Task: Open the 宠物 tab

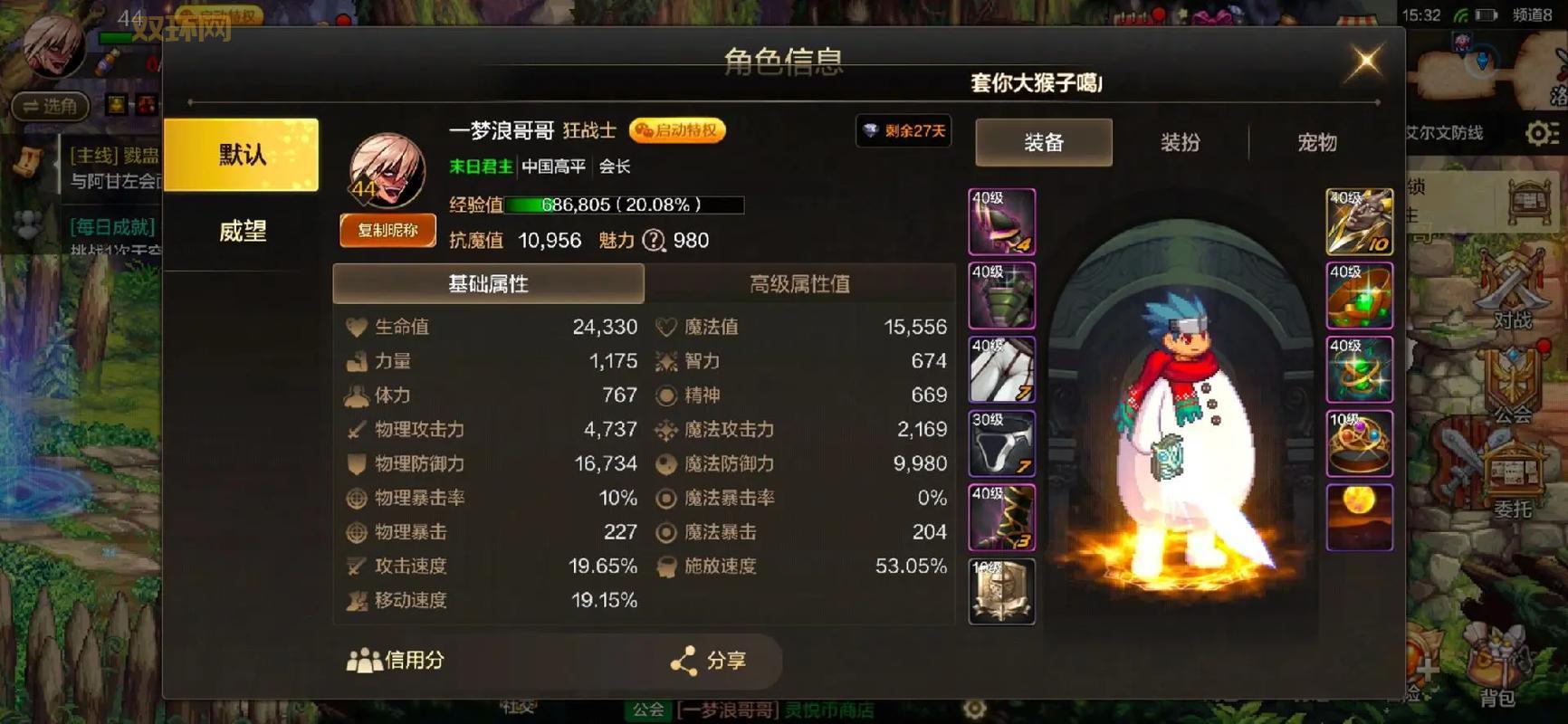Action: [1315, 142]
